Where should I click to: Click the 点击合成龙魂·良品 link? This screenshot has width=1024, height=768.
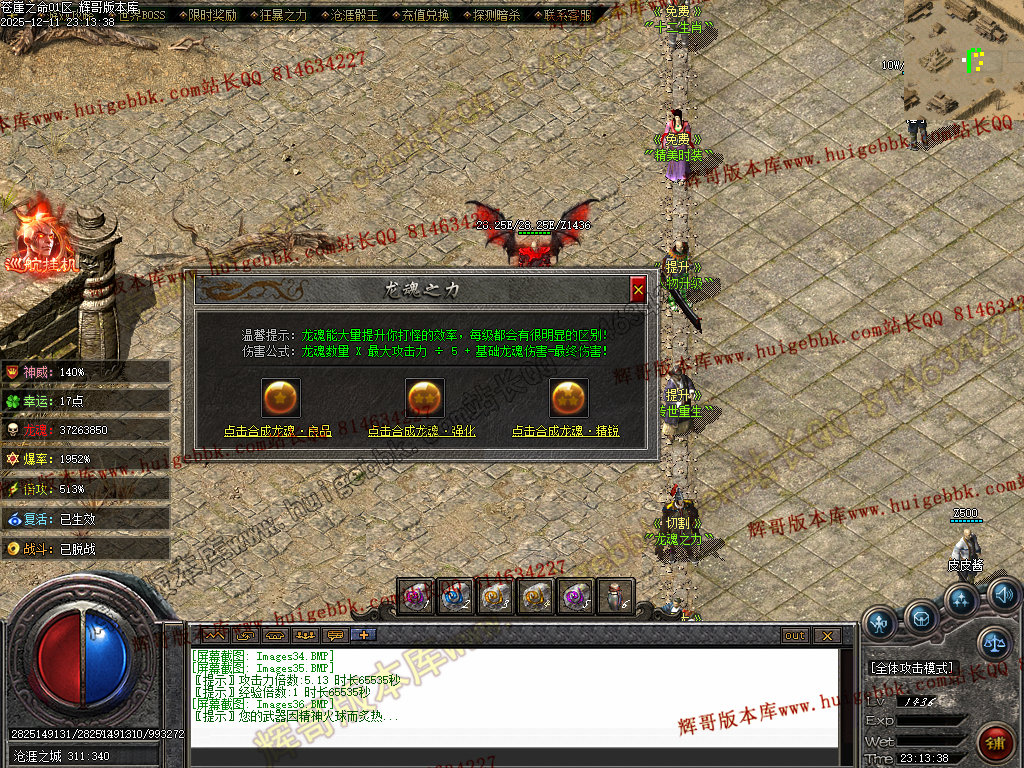click(x=278, y=432)
